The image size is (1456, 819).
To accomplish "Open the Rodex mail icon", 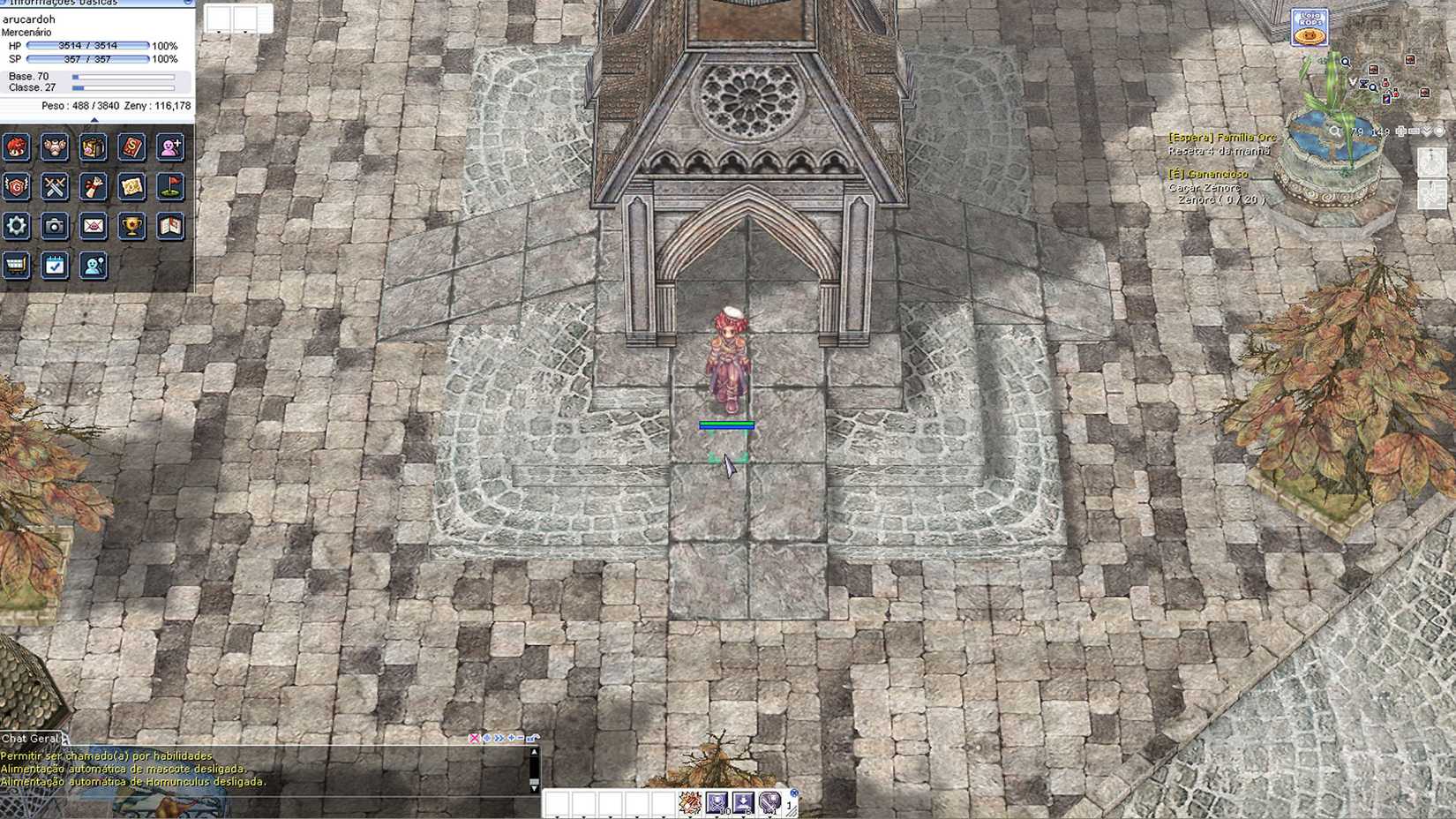I will point(92,227).
